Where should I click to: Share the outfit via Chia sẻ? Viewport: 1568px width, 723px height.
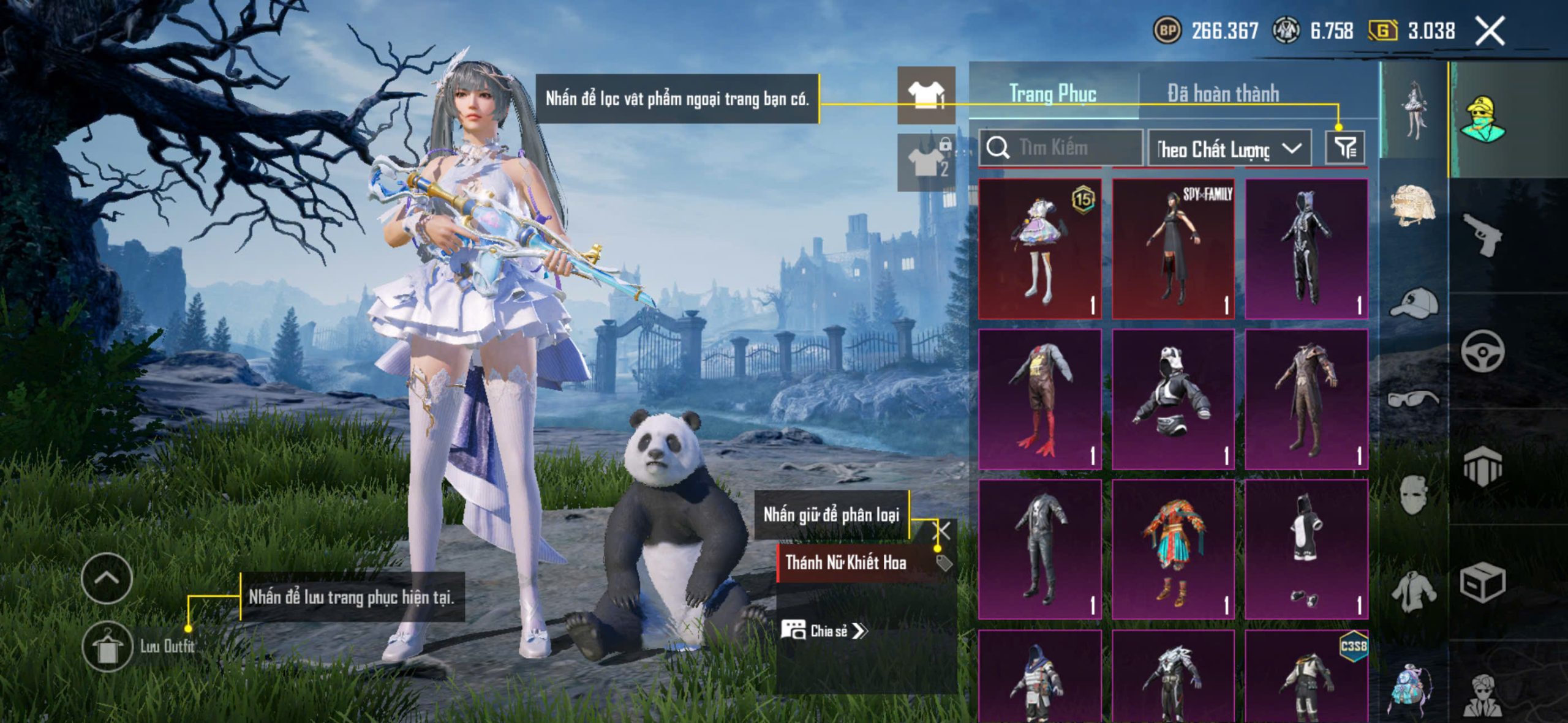(x=824, y=631)
